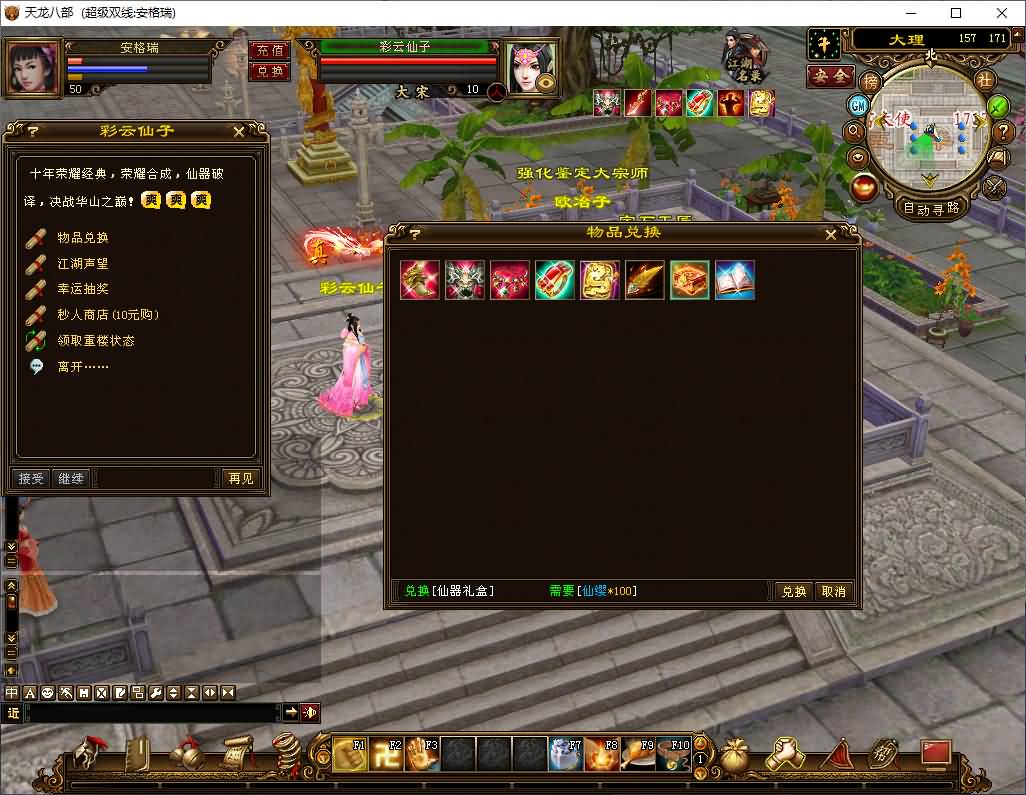Select the open glowing book exchange item
This screenshot has height=795, width=1026.
coord(735,281)
